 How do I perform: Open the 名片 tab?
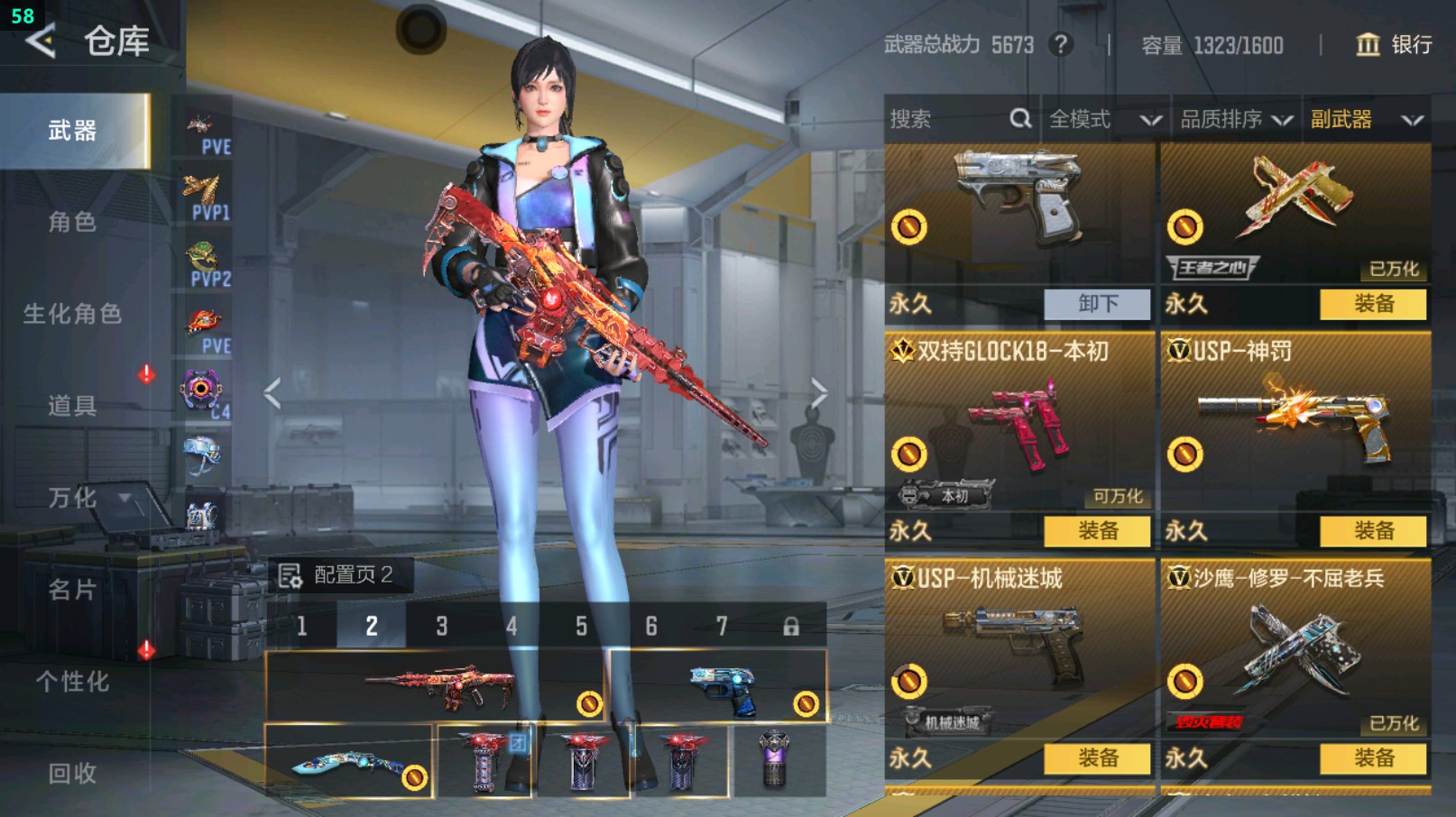[72, 590]
